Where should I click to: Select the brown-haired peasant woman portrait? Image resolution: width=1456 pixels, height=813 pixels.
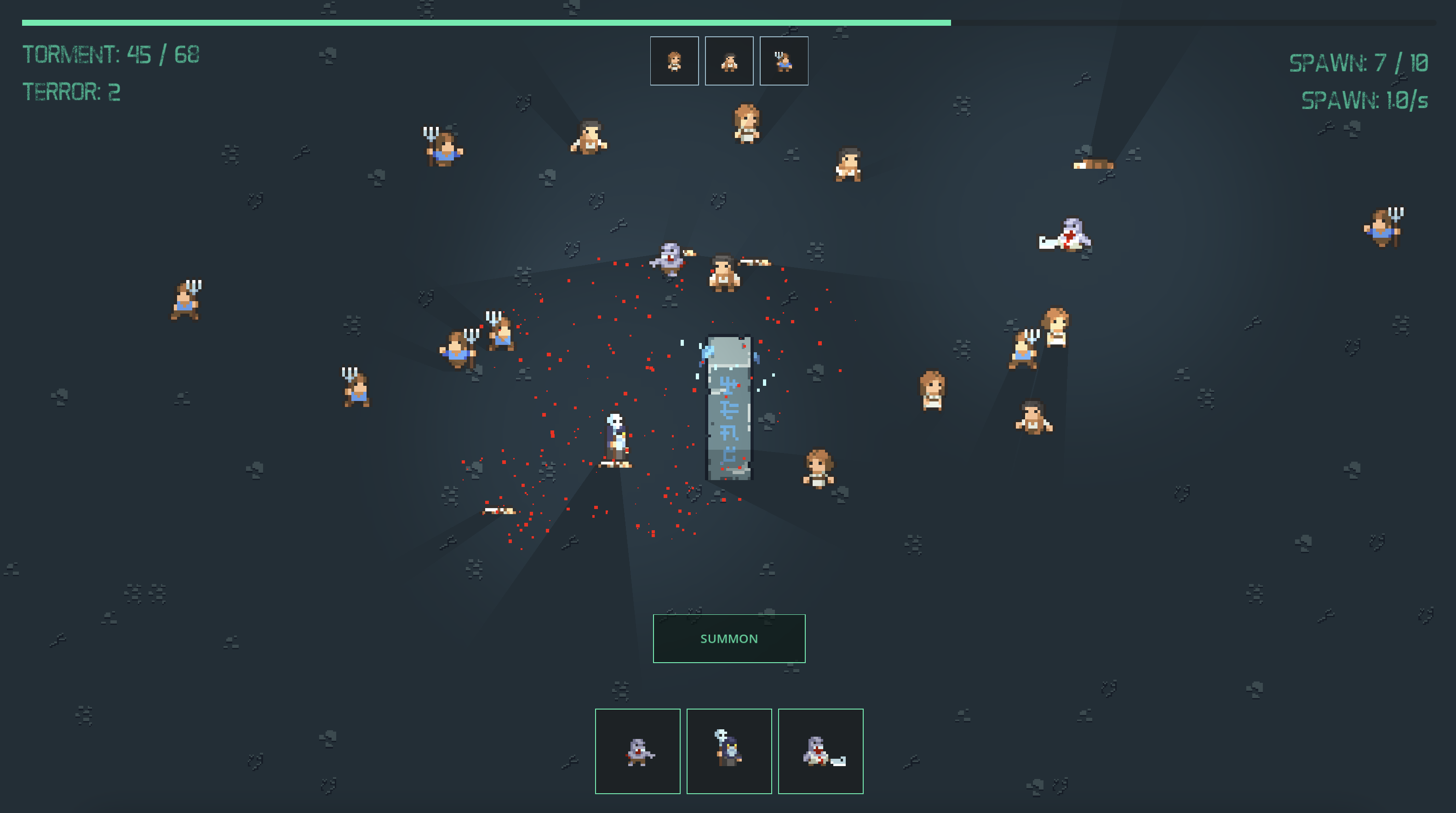tap(674, 61)
